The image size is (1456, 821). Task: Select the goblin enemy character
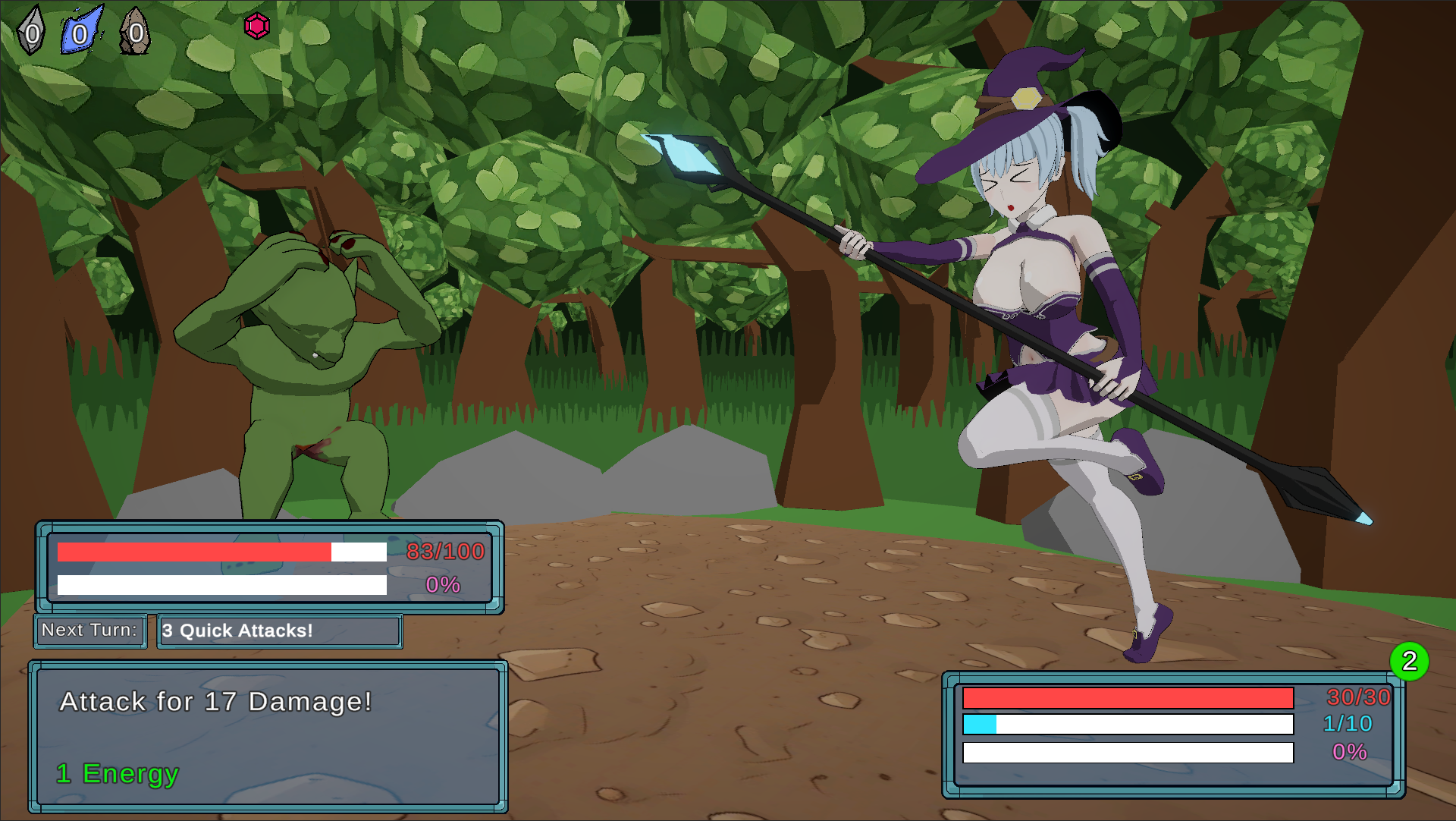[x=303, y=349]
